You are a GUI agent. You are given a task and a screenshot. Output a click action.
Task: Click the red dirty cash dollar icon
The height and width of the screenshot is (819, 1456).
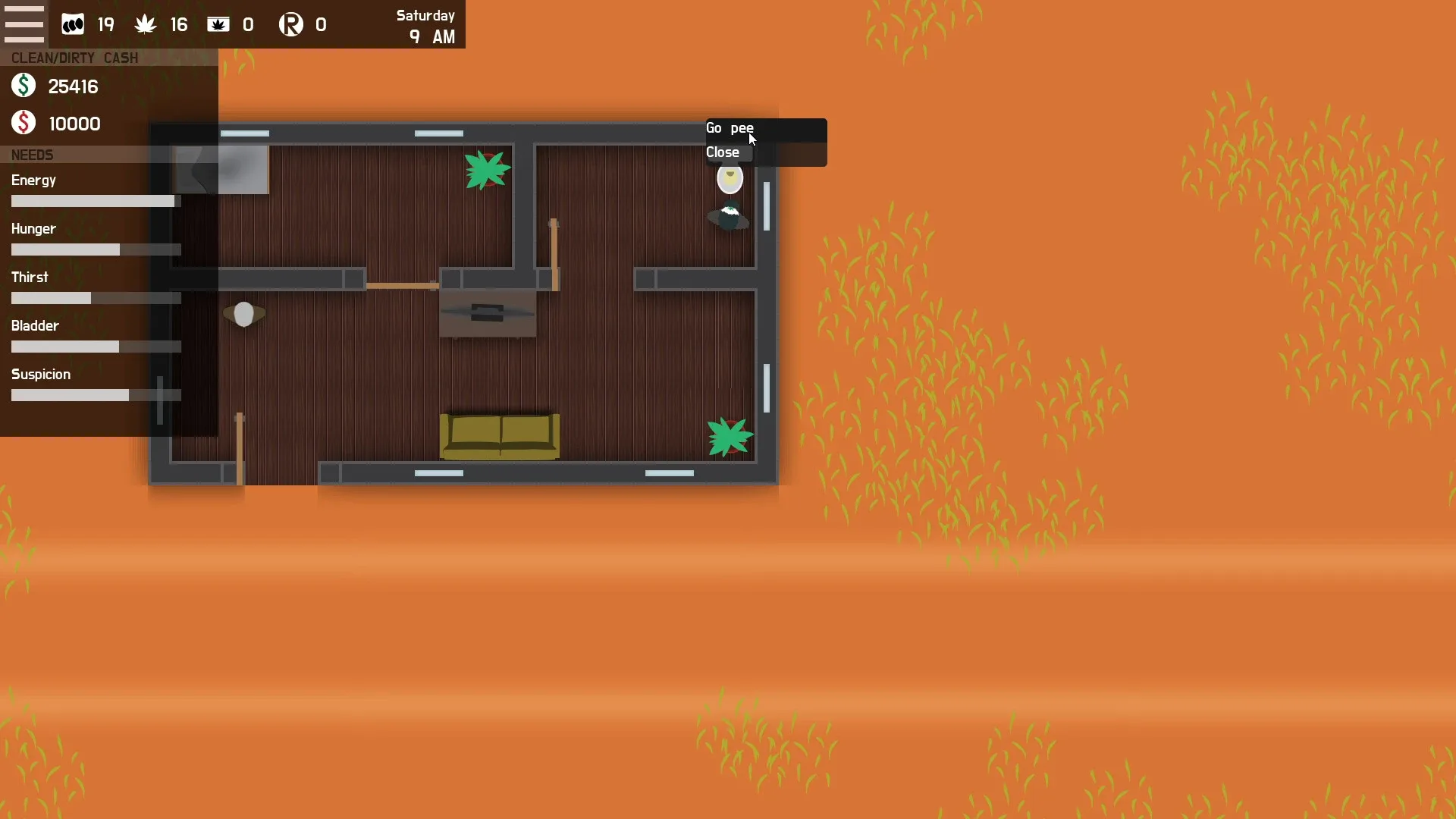(22, 122)
